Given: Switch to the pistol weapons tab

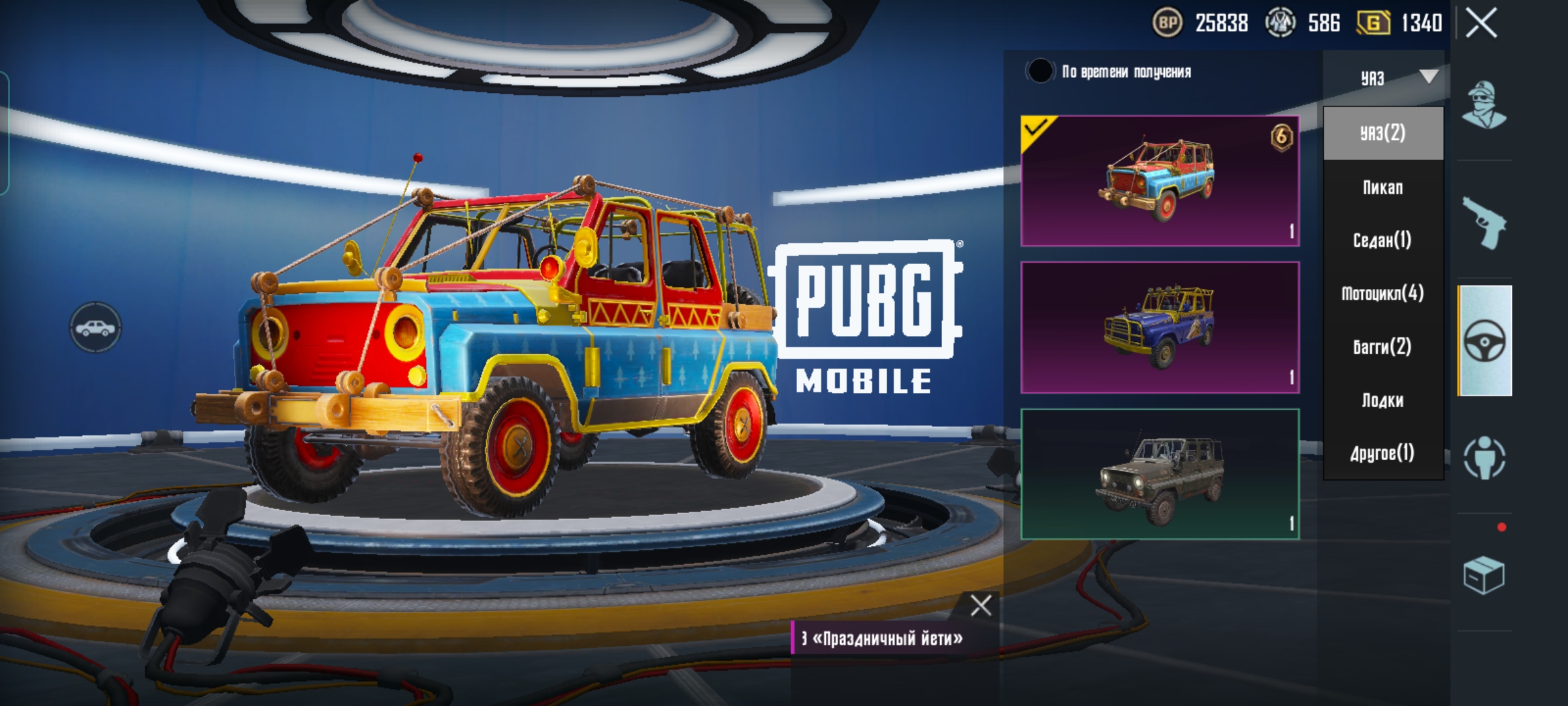Looking at the screenshot, I should 1484,223.
